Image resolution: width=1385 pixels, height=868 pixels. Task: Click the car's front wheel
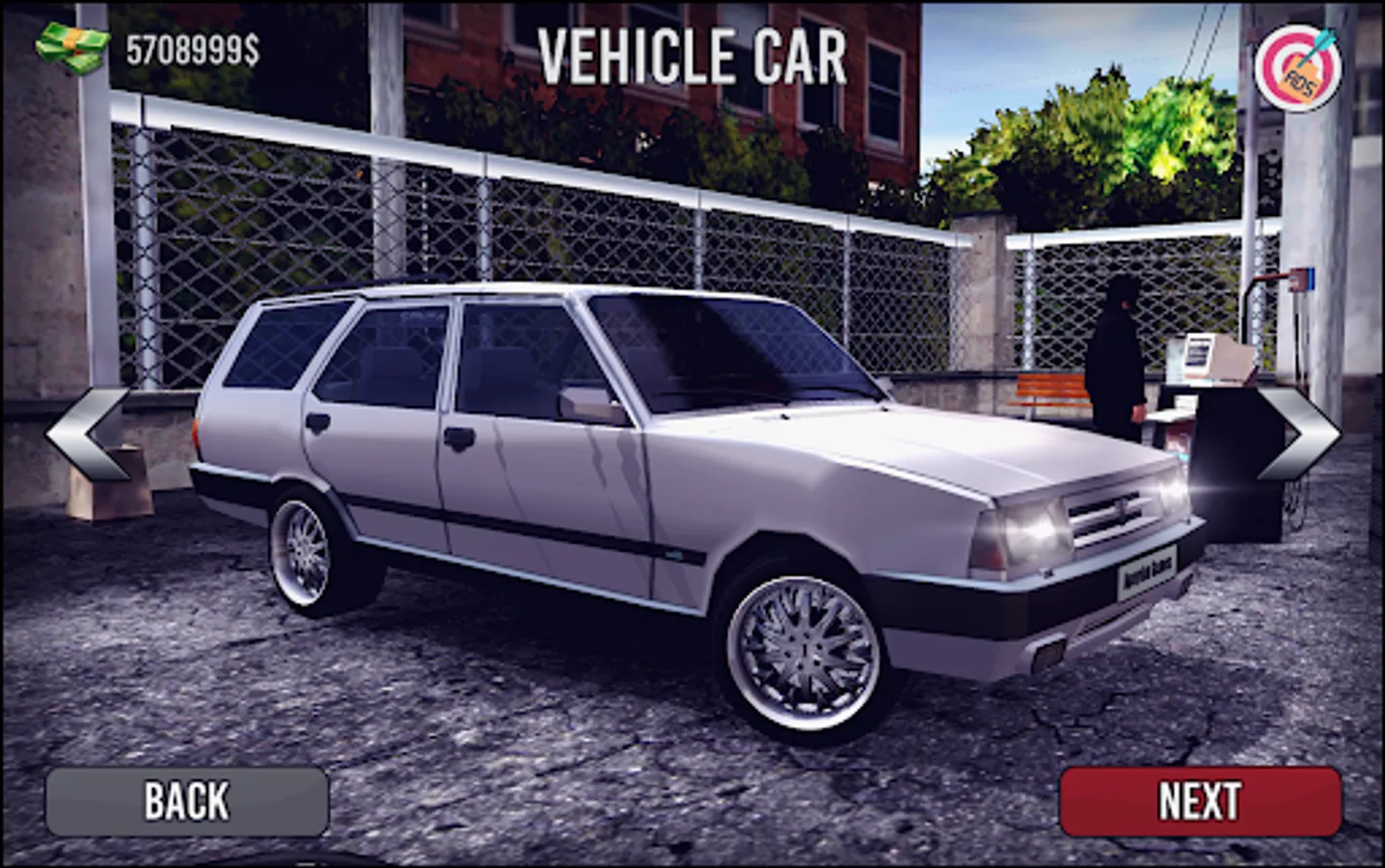(805, 651)
